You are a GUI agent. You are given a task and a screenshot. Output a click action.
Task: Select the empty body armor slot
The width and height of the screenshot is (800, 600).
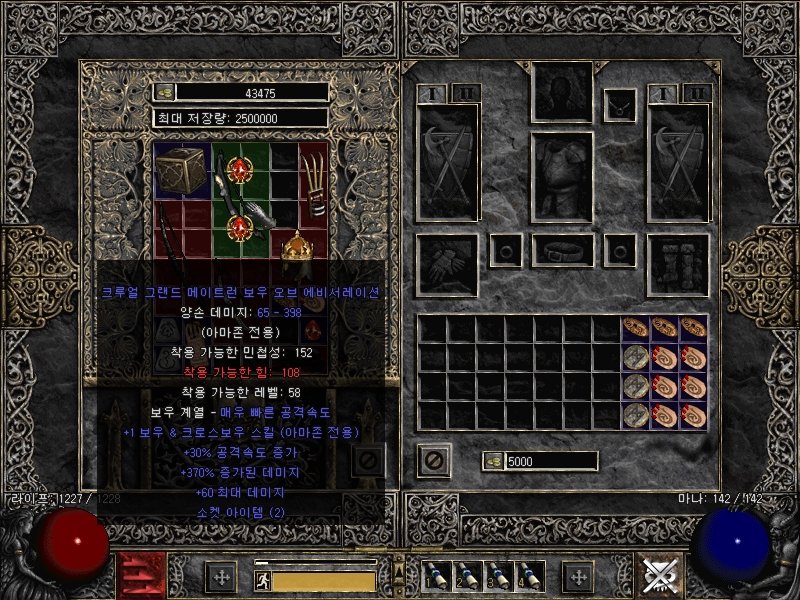pos(562,177)
